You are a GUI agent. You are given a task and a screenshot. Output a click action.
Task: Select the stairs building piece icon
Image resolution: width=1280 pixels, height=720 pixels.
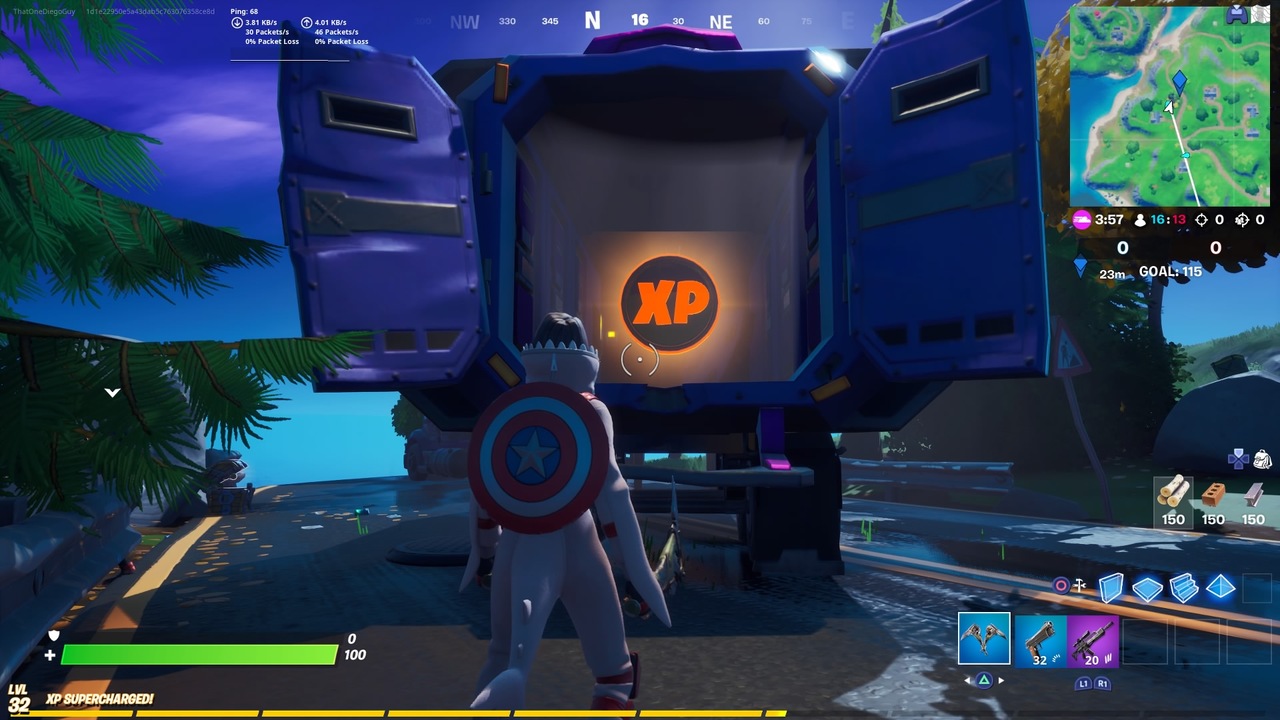pyautogui.click(x=1183, y=588)
